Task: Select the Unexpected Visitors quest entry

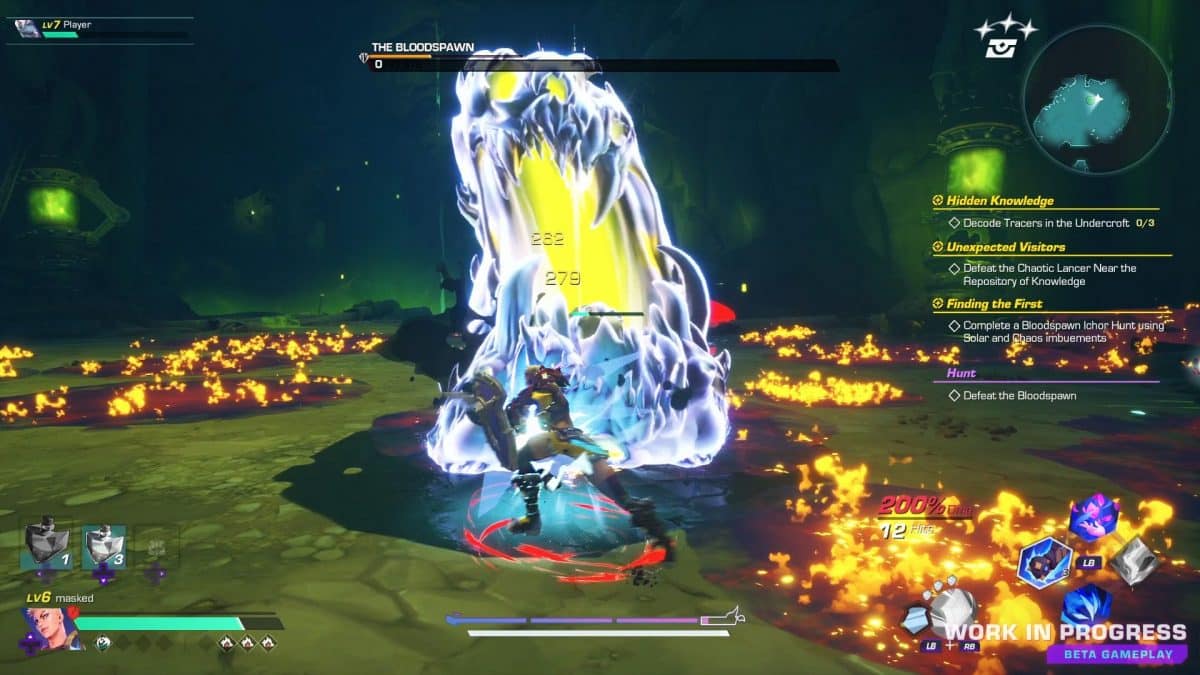Action: click(1005, 247)
